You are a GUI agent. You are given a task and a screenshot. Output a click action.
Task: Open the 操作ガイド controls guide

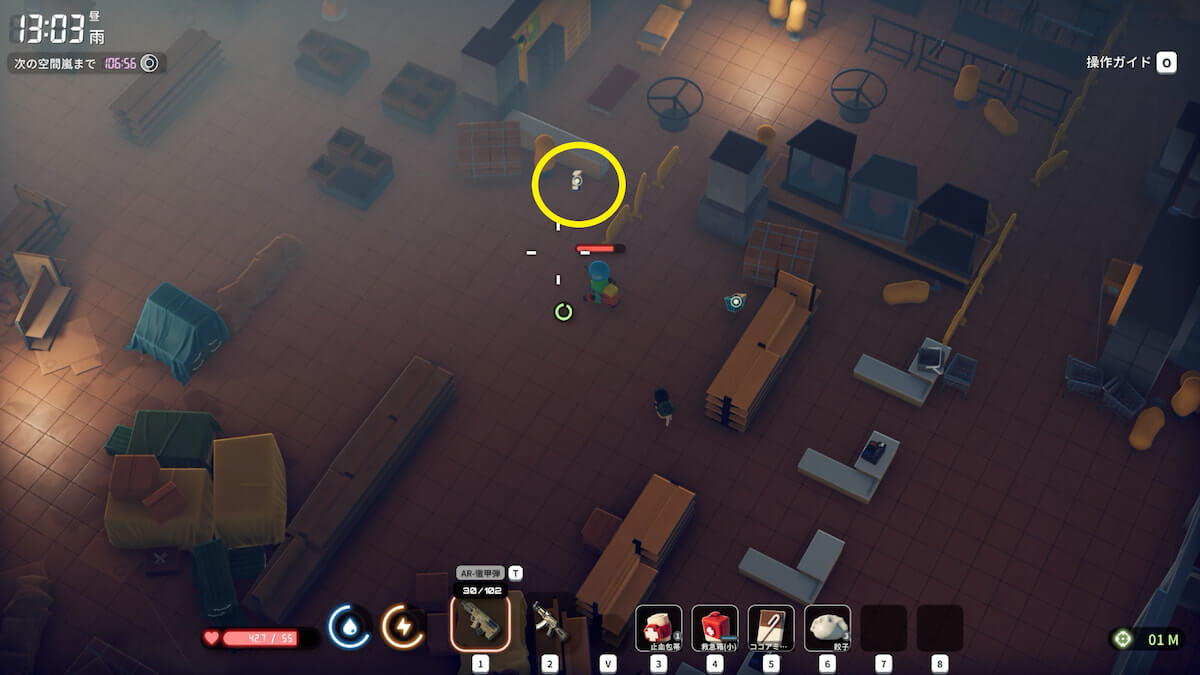click(1130, 63)
